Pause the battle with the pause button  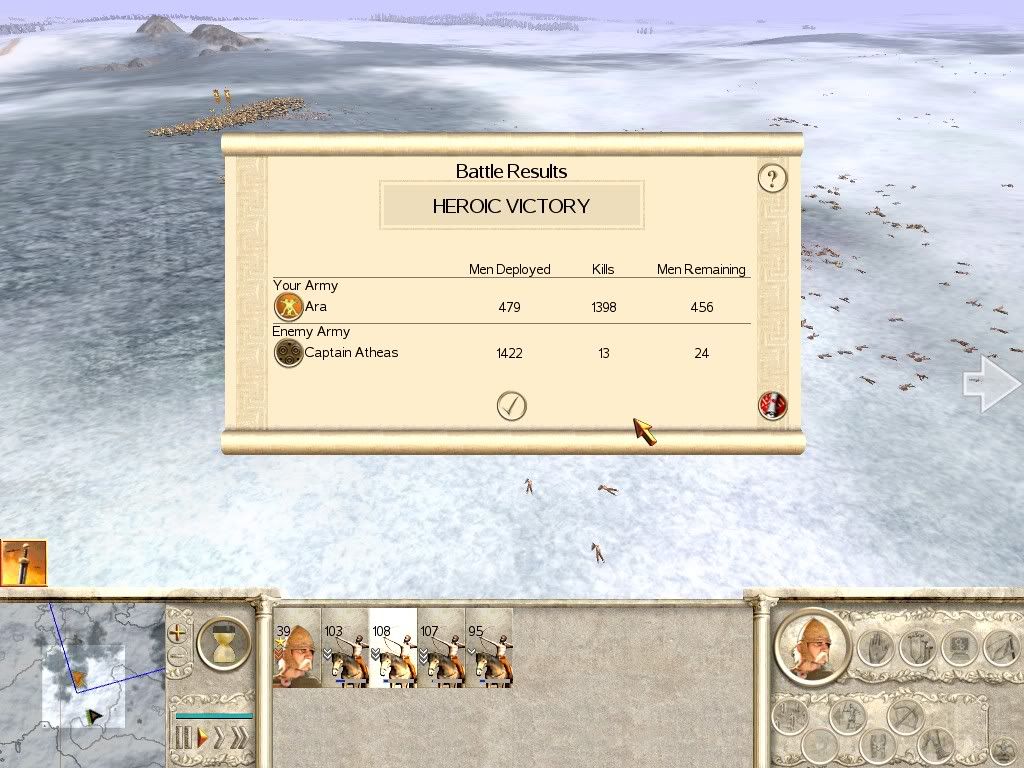(184, 739)
